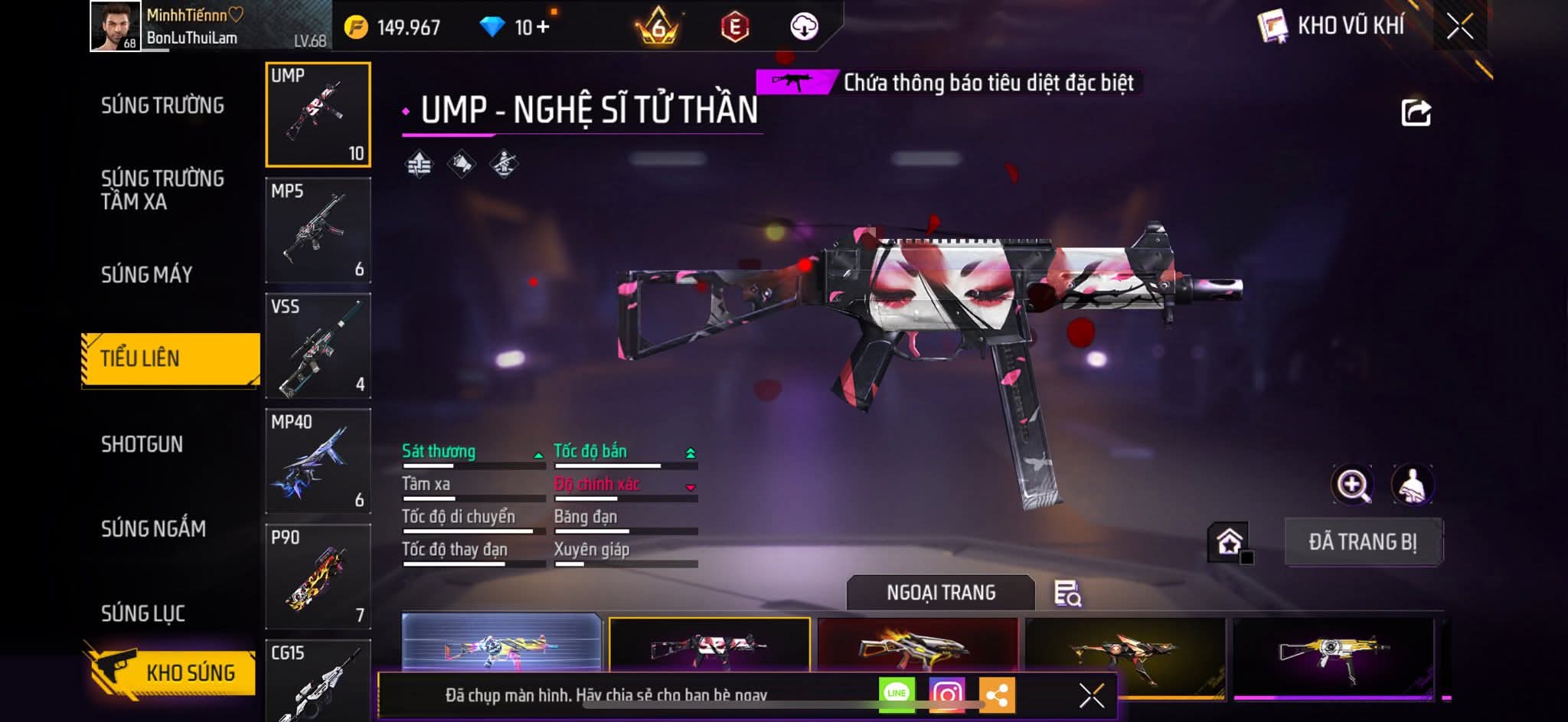Click the Đã Trang Bị button

(1363, 542)
